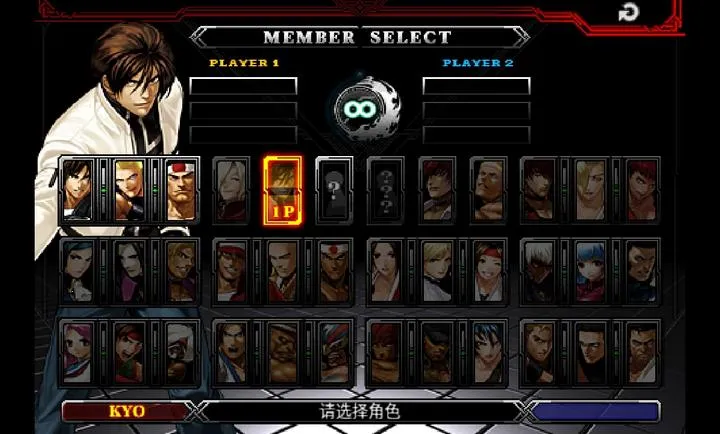Choose Duolon with long black hair

[x=128, y=270]
